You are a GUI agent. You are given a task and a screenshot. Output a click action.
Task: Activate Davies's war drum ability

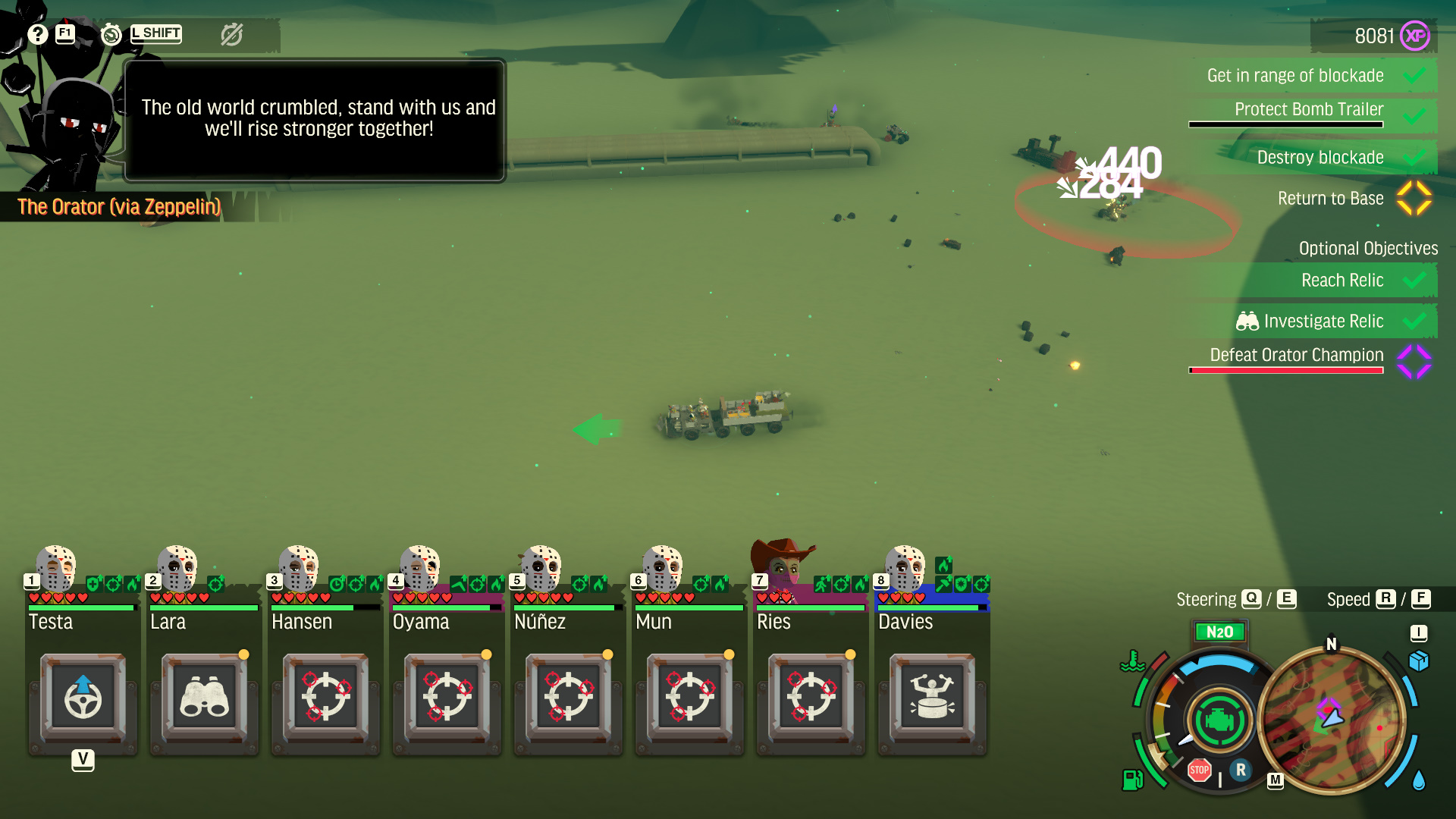pyautogui.click(x=932, y=697)
